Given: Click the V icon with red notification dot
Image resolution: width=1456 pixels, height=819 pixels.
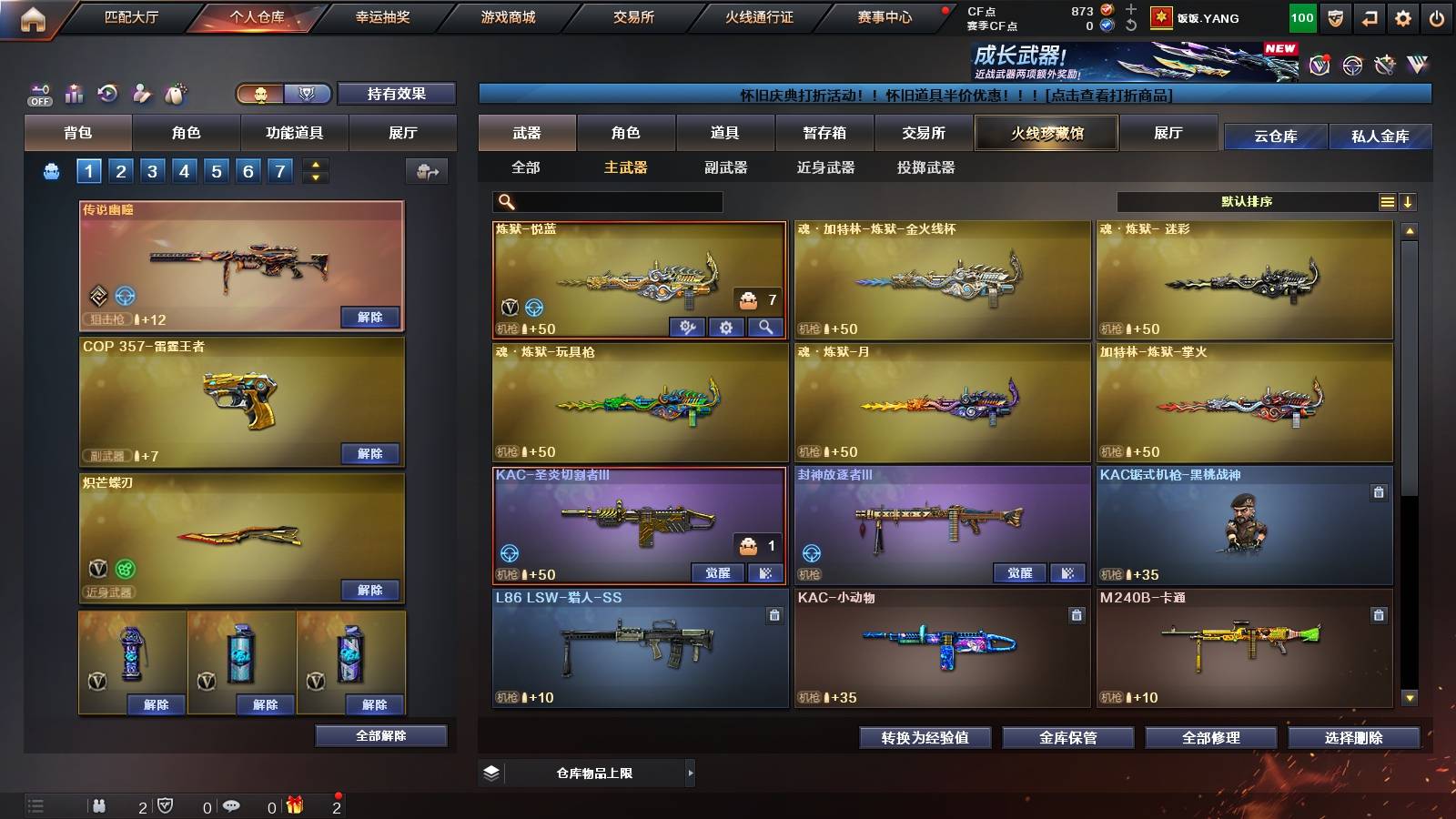Looking at the screenshot, I should (1318, 64).
